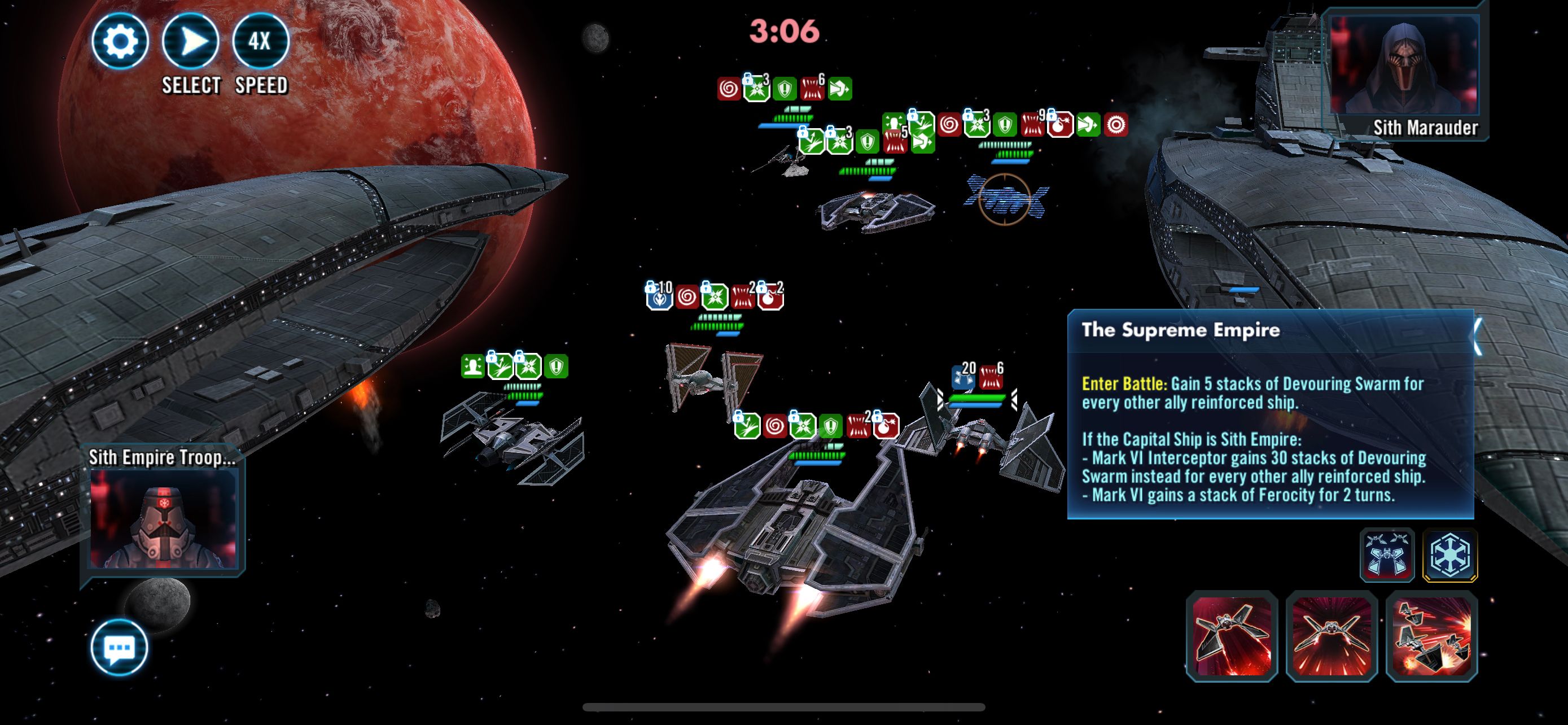
Task: Open the battle settings gear icon
Action: 122,41
